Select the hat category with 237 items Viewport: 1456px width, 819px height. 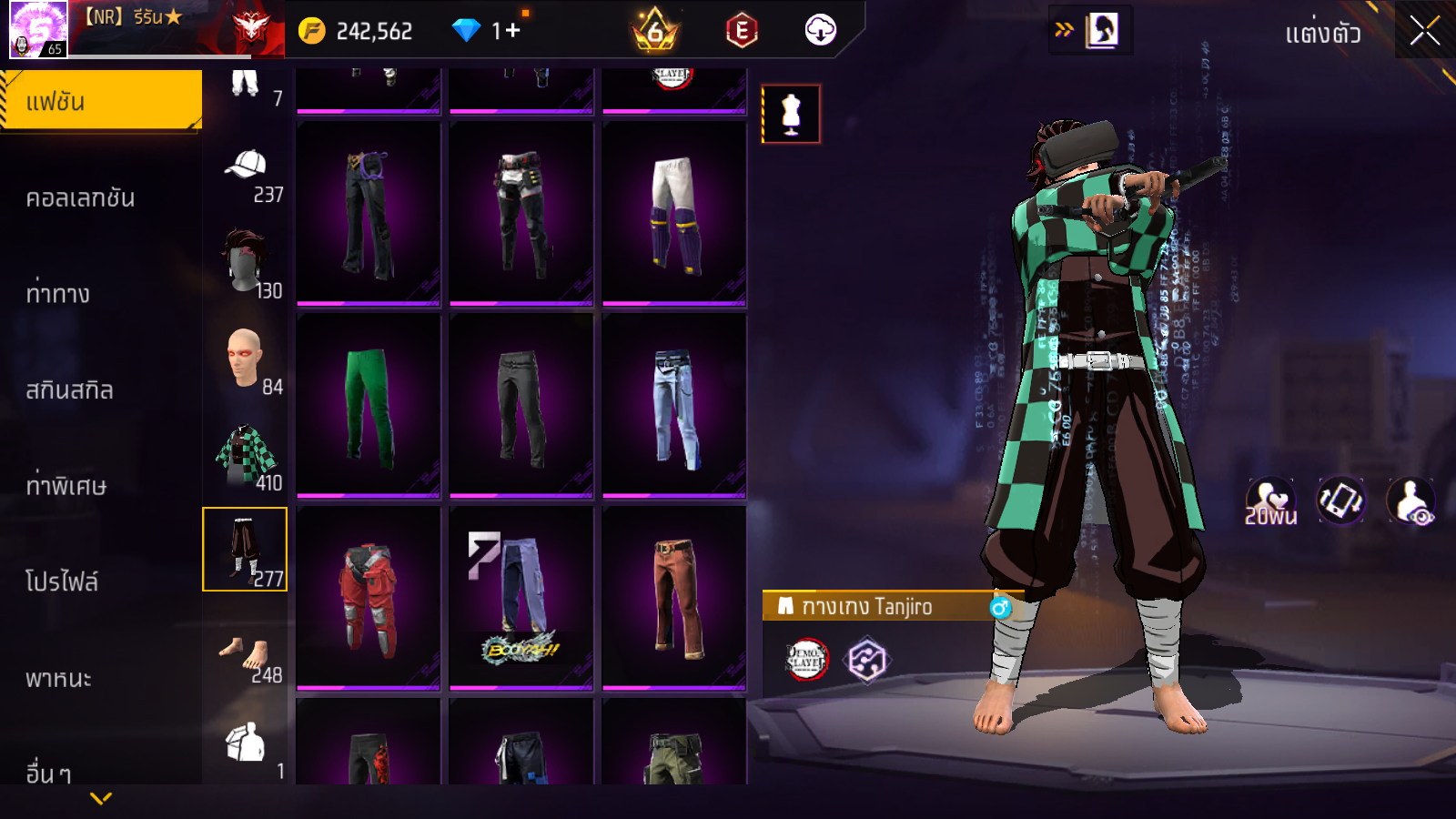246,176
